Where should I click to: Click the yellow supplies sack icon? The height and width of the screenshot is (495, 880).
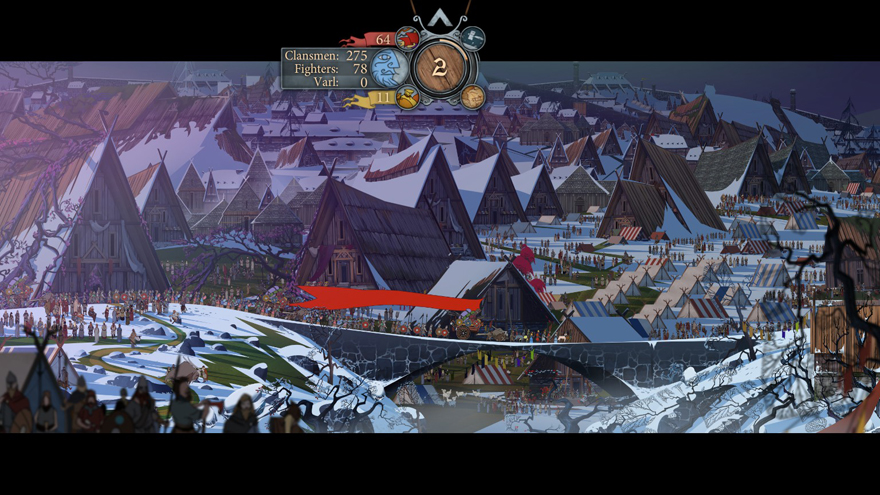pos(406,97)
